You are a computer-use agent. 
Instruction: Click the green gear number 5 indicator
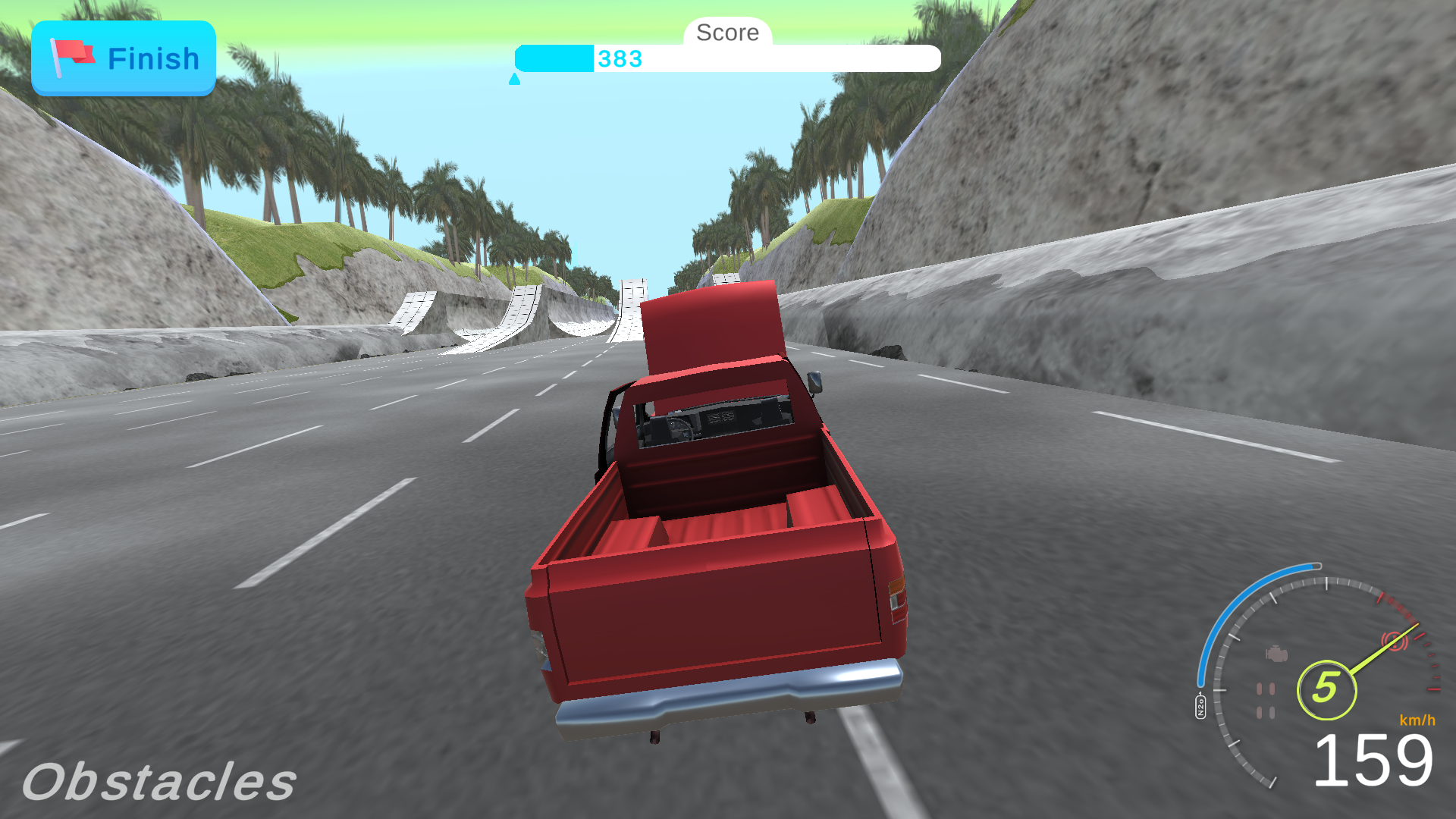point(1326,689)
